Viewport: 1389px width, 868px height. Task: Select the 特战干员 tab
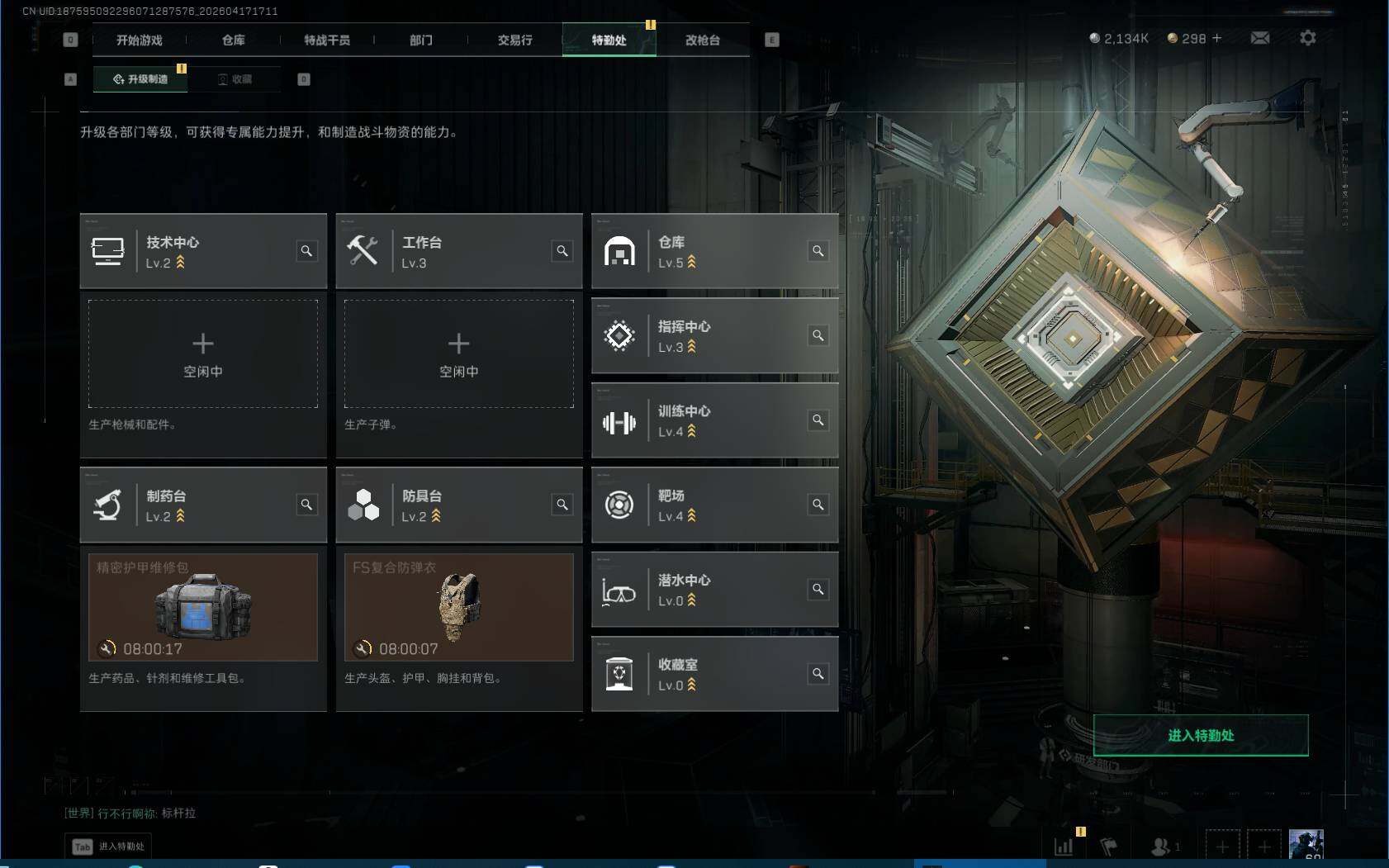click(x=327, y=40)
